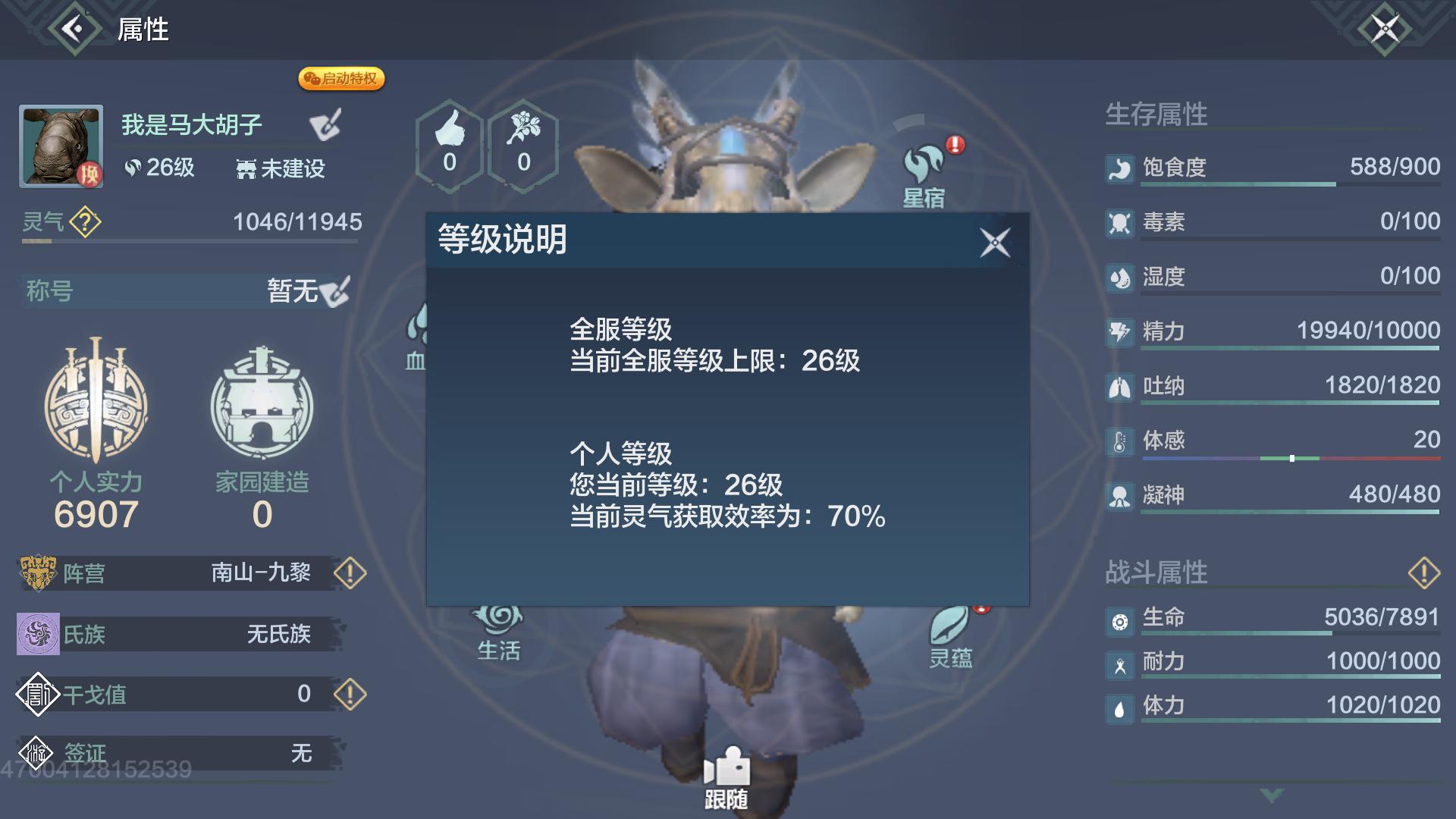The height and width of the screenshot is (819, 1456).
Task: Tap the warning icon next to 干戈值
Action: click(x=350, y=694)
